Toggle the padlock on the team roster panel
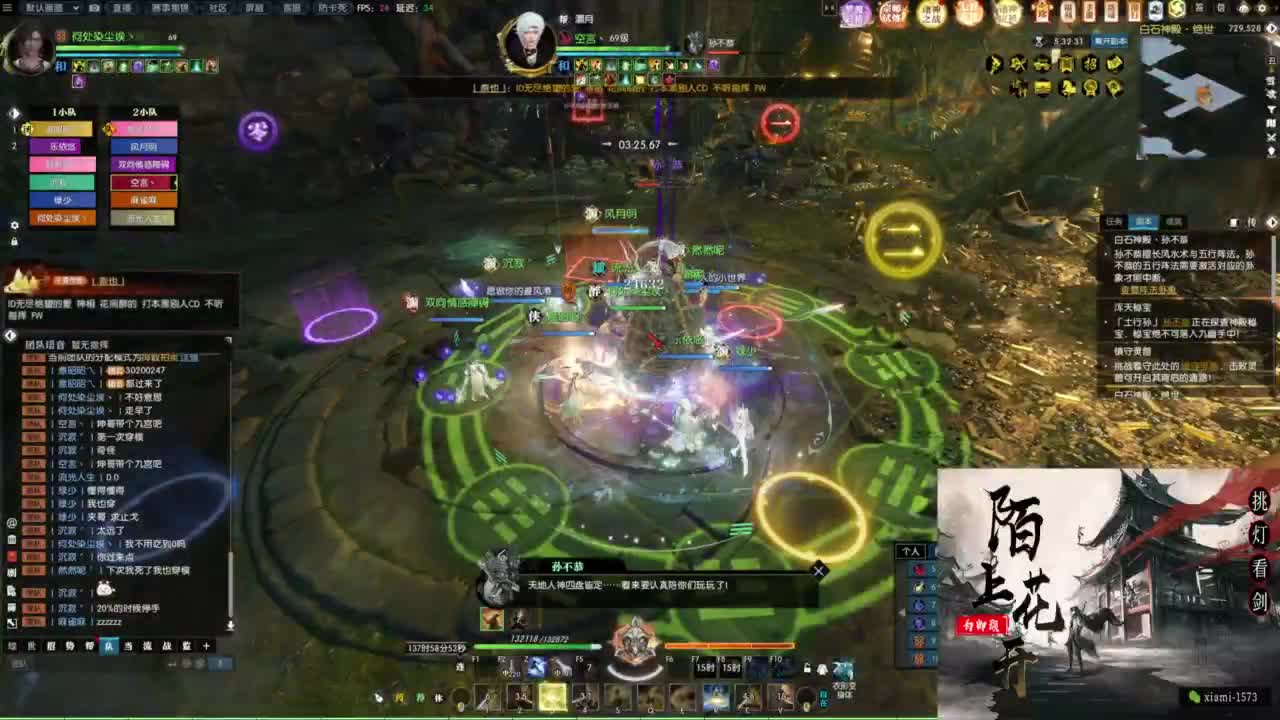This screenshot has height=720, width=1280. click(x=14, y=240)
